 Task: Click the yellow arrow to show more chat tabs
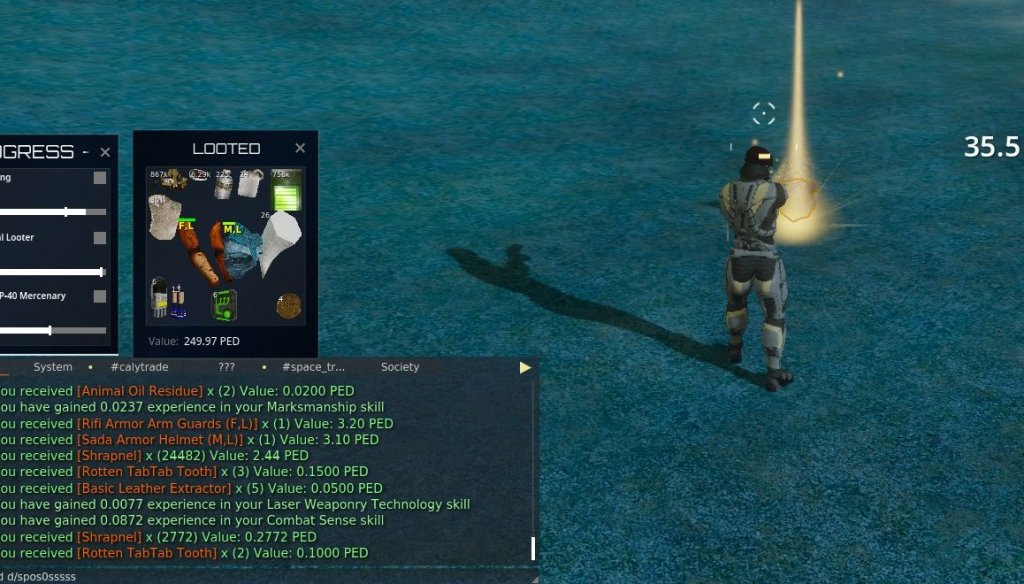pos(525,367)
